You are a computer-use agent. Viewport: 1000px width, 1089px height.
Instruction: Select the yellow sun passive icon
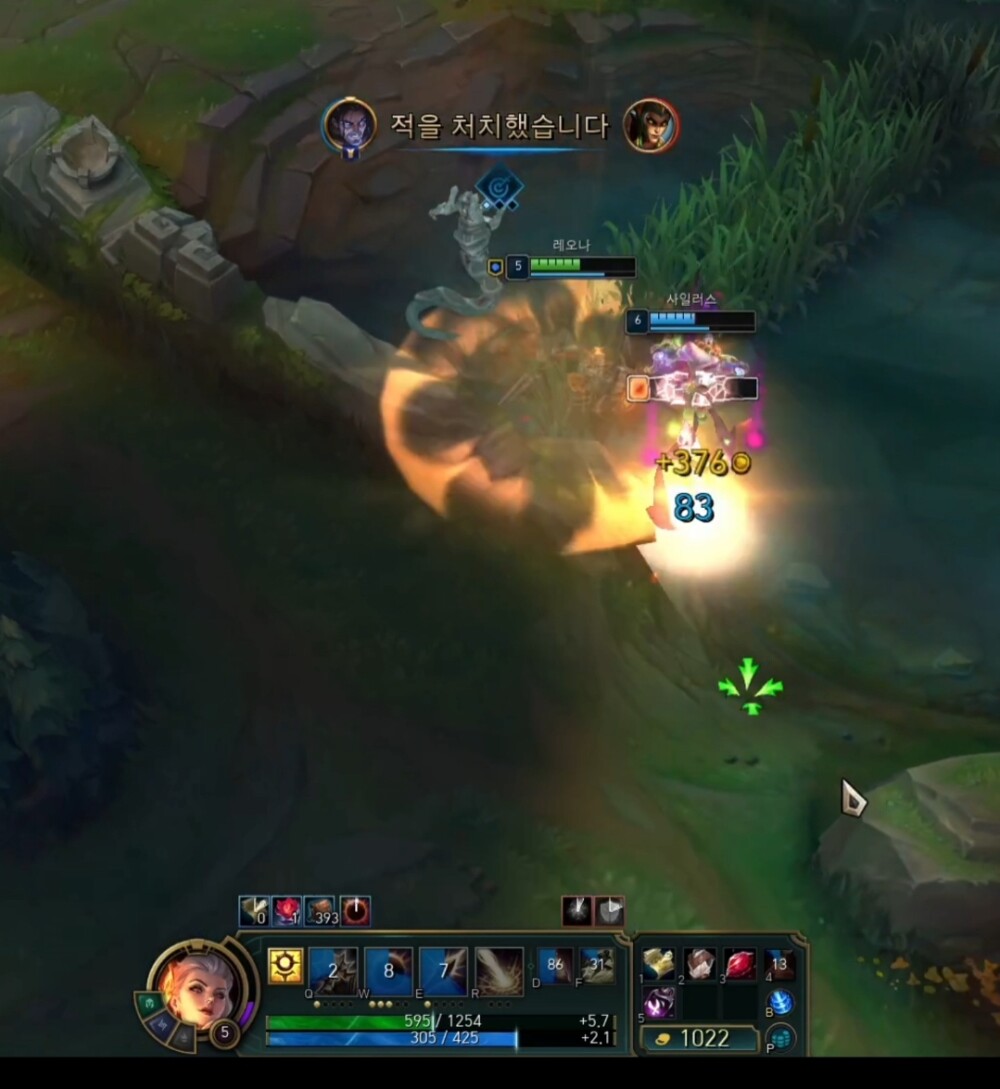284,966
